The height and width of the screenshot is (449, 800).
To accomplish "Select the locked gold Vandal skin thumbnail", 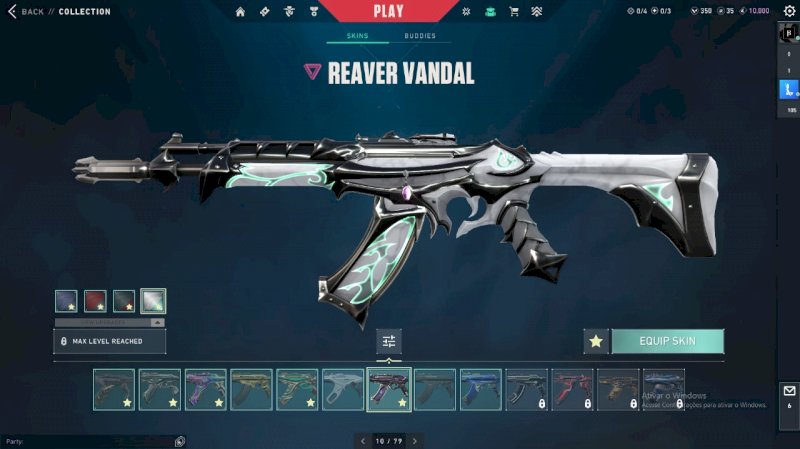I will (618, 390).
